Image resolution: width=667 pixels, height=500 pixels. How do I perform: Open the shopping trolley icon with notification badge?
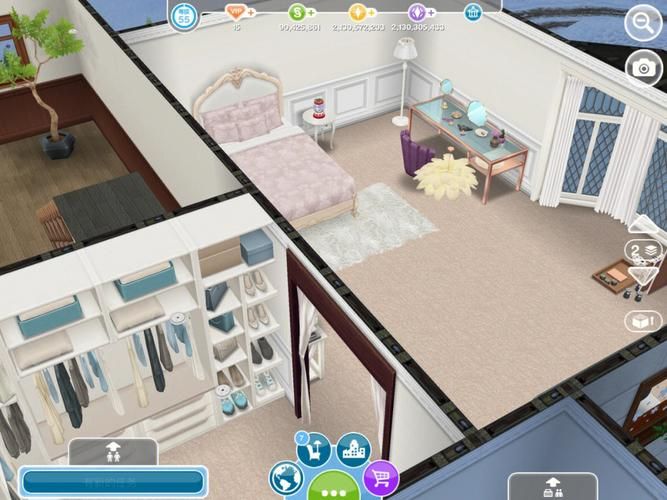(313, 451)
